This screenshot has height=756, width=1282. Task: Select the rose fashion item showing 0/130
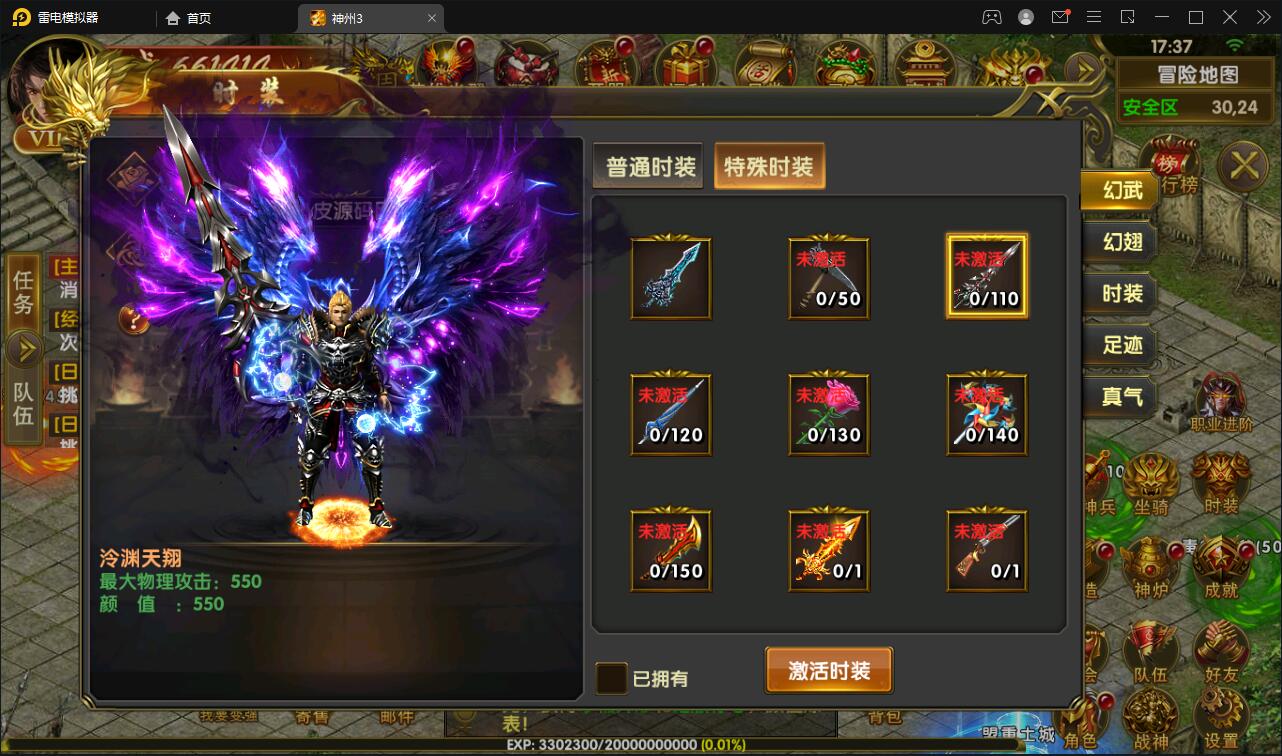click(828, 414)
